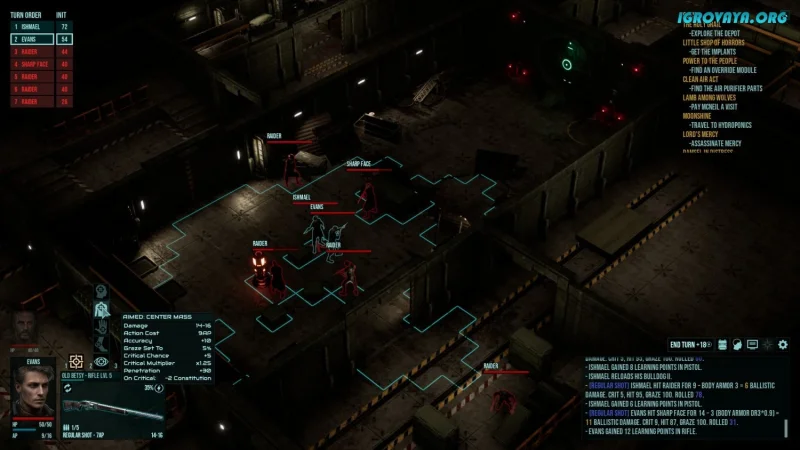Toggle the monitor-shaped log icon
The width and height of the screenshot is (800, 450).
[752, 344]
